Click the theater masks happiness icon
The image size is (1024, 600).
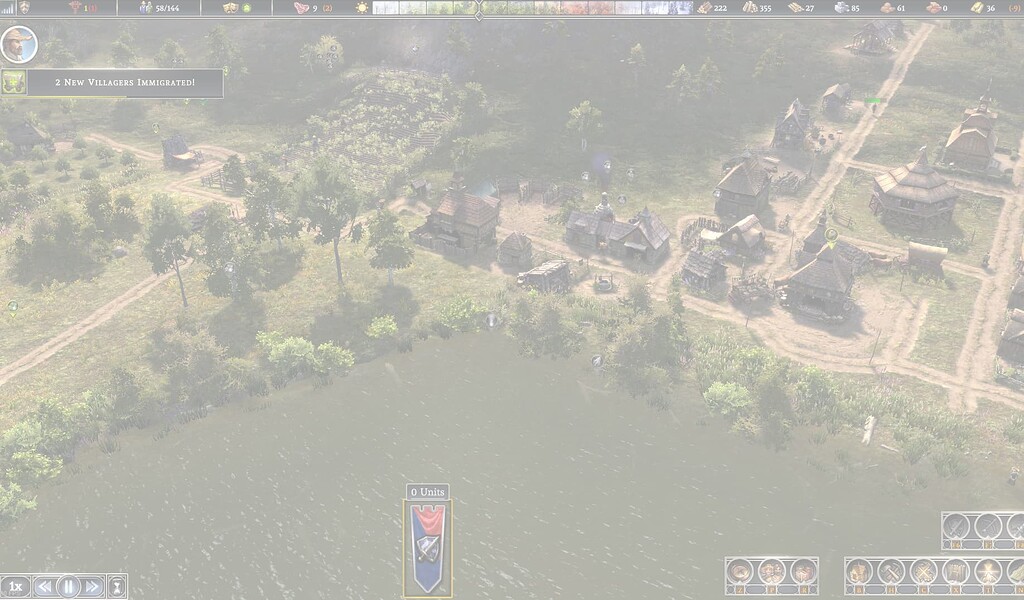coord(230,7)
